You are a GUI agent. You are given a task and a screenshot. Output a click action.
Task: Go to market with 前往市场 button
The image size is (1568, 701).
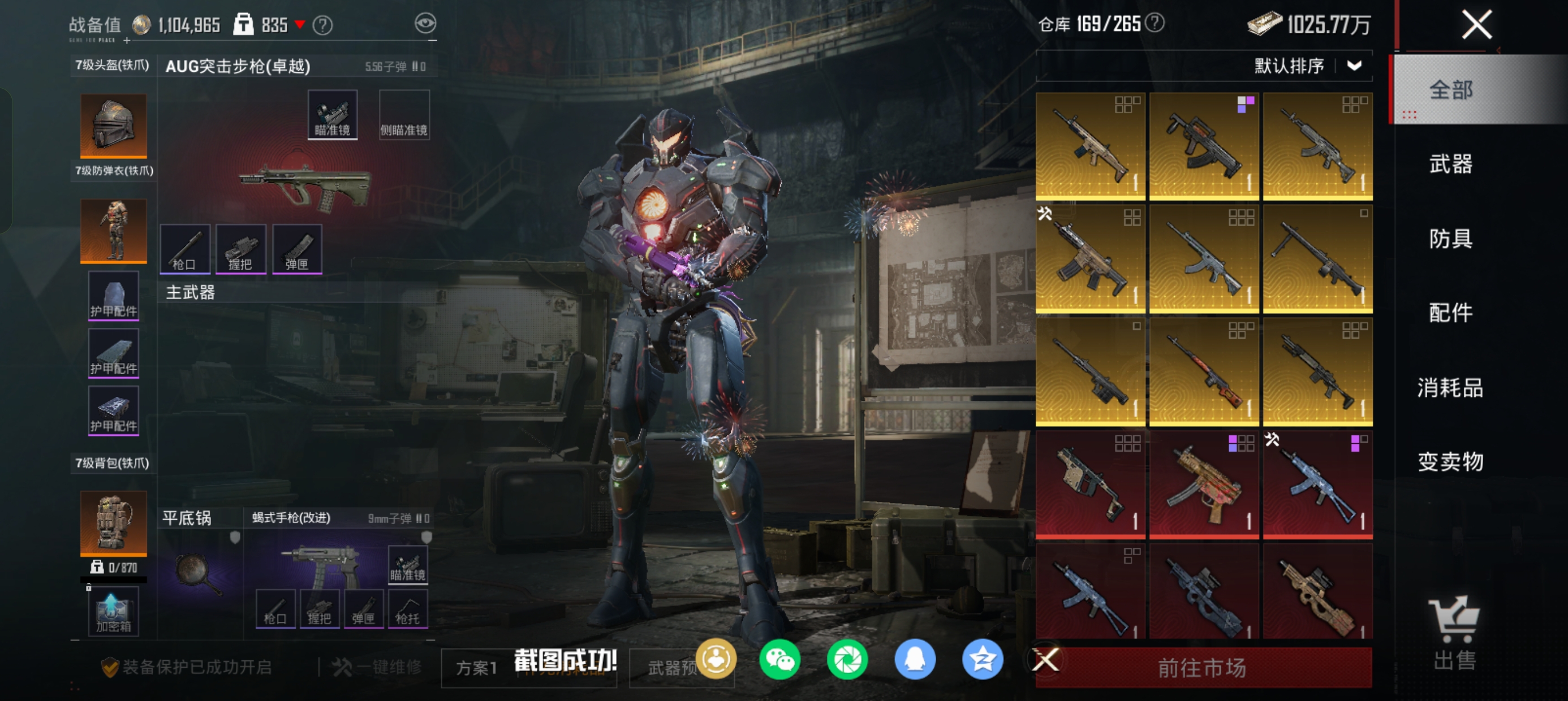coord(1202,668)
